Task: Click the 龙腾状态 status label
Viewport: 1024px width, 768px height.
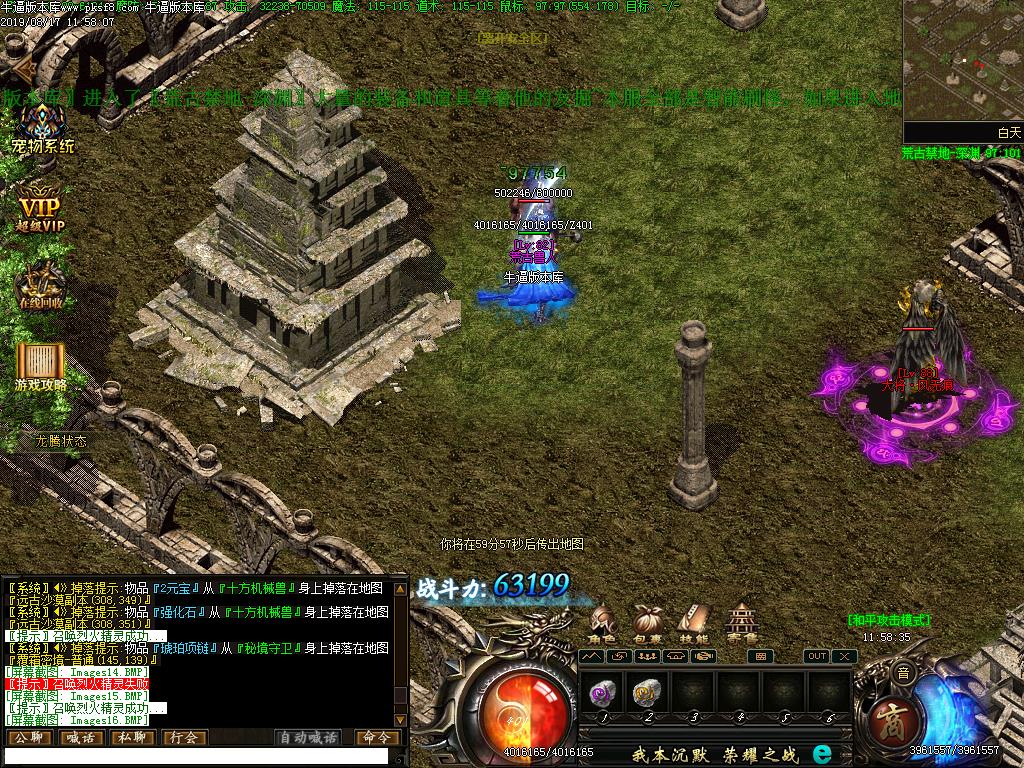Action: click(61, 440)
